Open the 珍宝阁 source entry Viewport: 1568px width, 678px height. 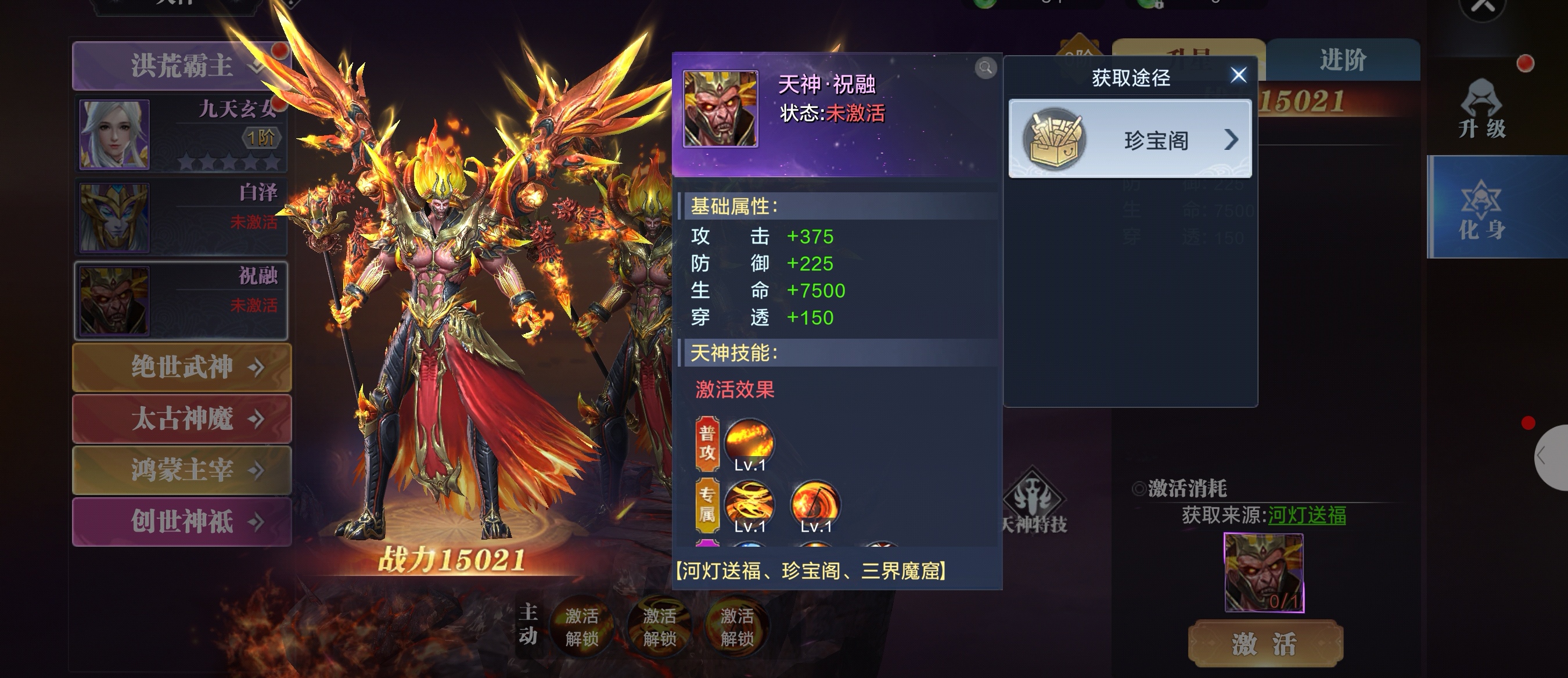click(1130, 140)
